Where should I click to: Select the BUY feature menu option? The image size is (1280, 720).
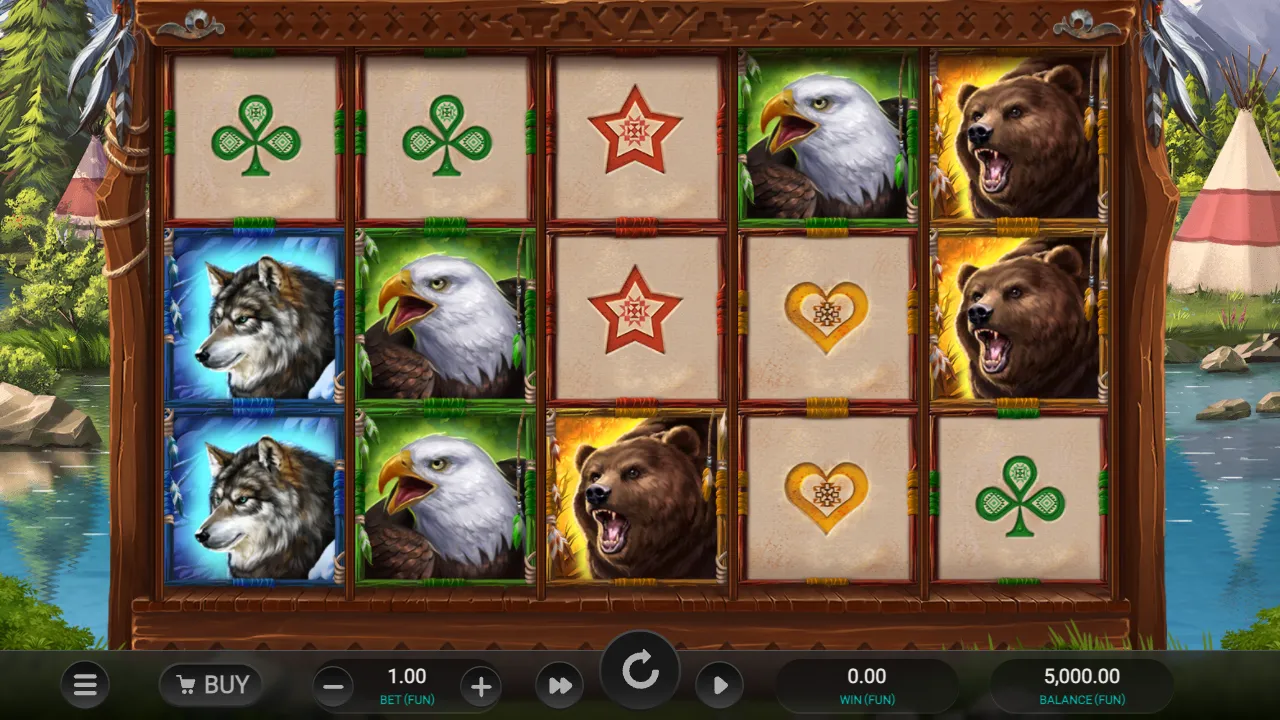click(x=210, y=685)
